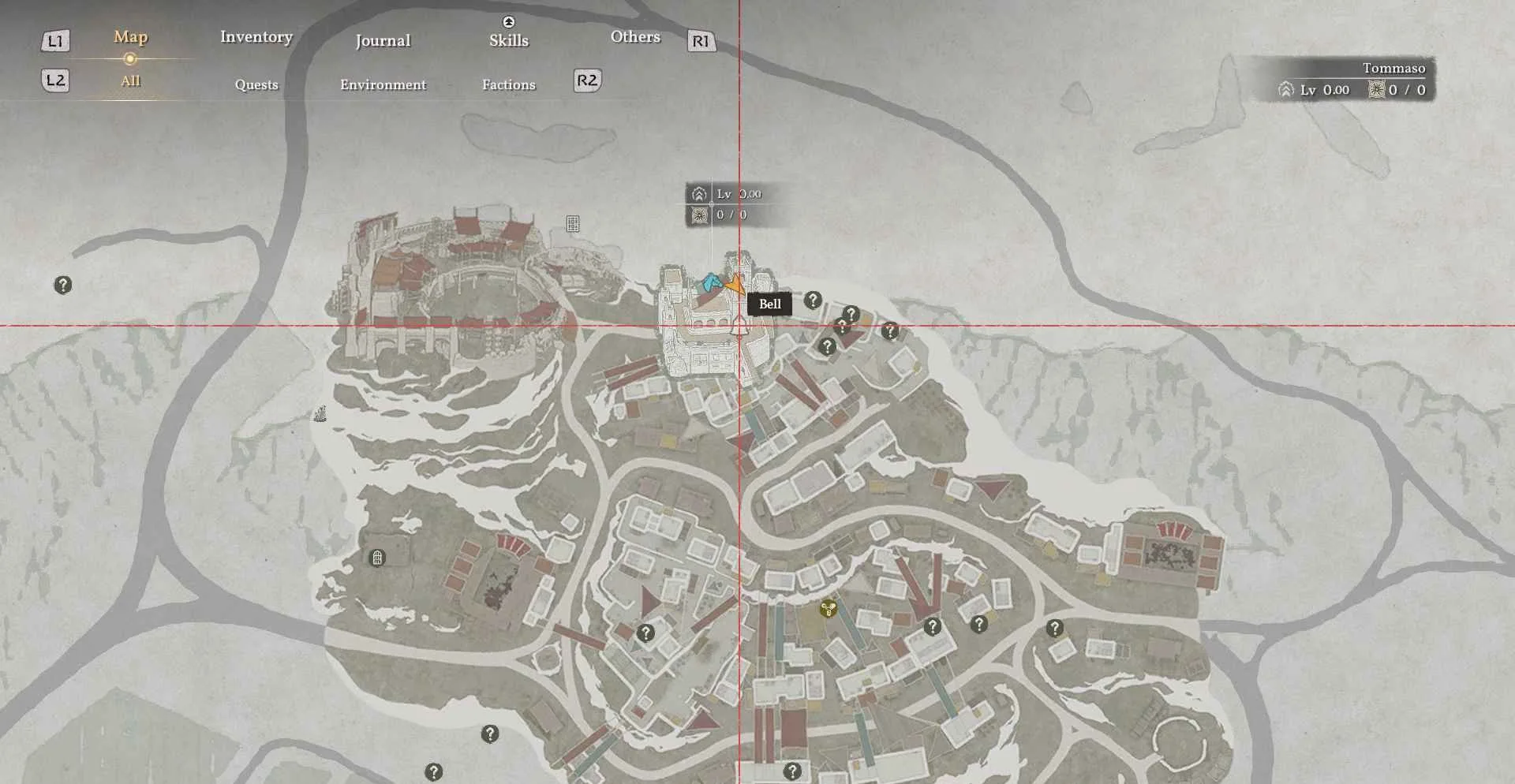Click the Map tab
This screenshot has width=1515, height=784.
click(x=130, y=37)
